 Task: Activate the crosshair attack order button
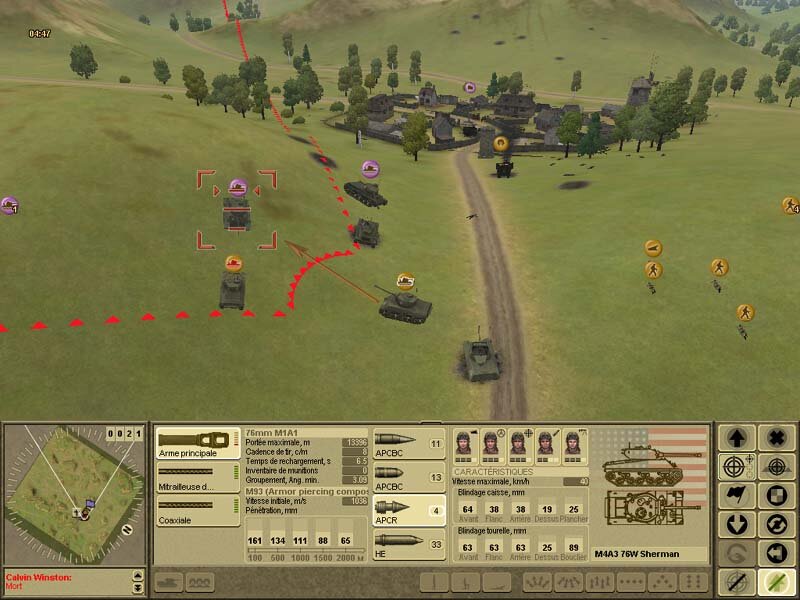tap(738, 467)
